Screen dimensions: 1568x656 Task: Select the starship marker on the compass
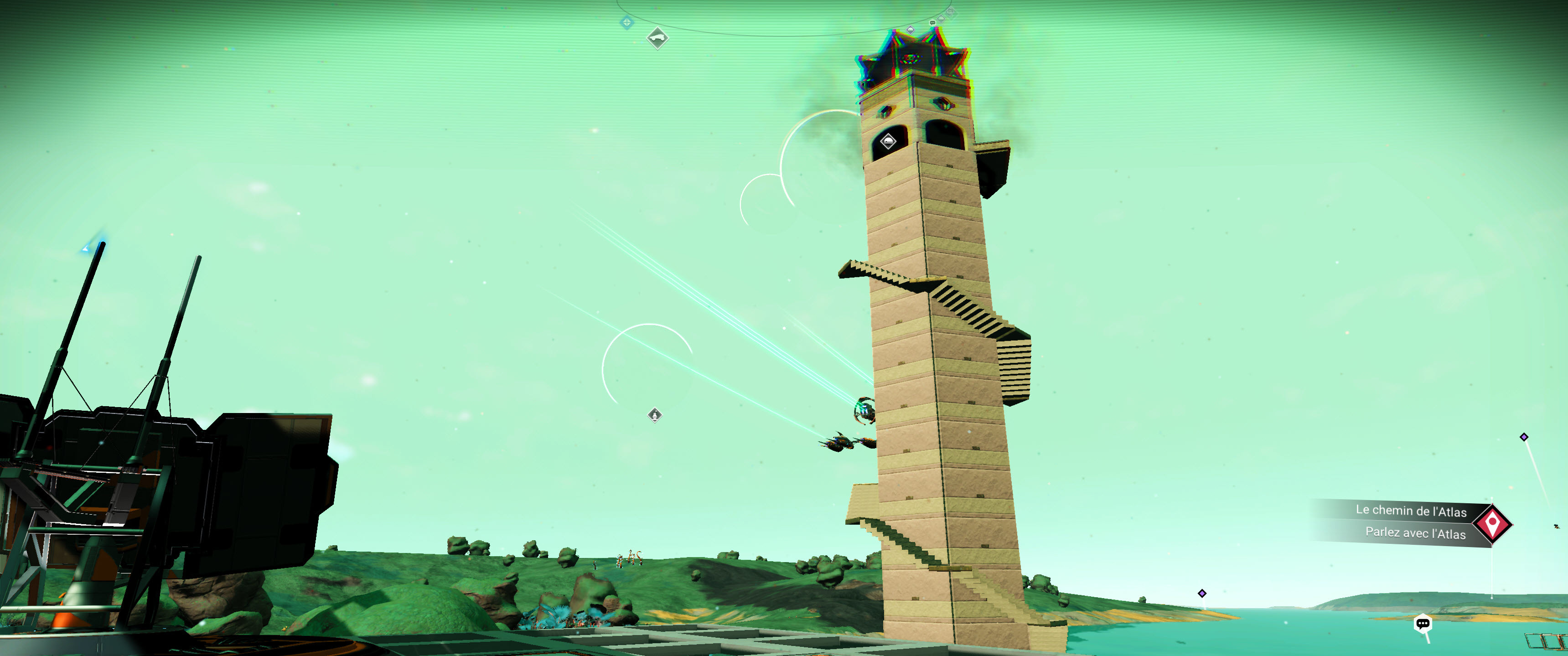657,38
